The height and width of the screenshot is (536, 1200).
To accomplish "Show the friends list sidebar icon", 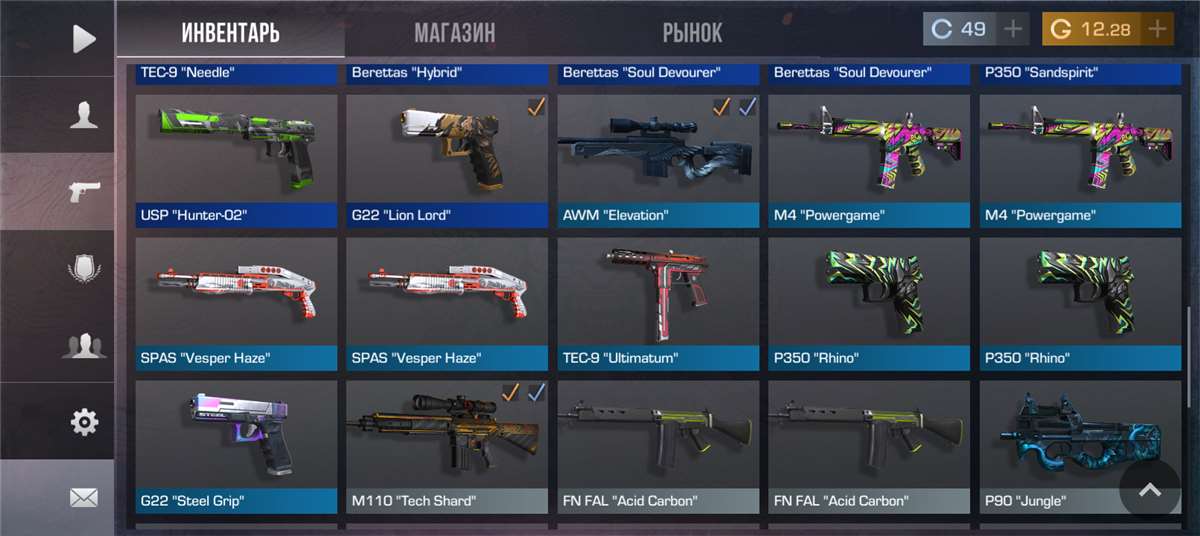I will coord(84,346).
